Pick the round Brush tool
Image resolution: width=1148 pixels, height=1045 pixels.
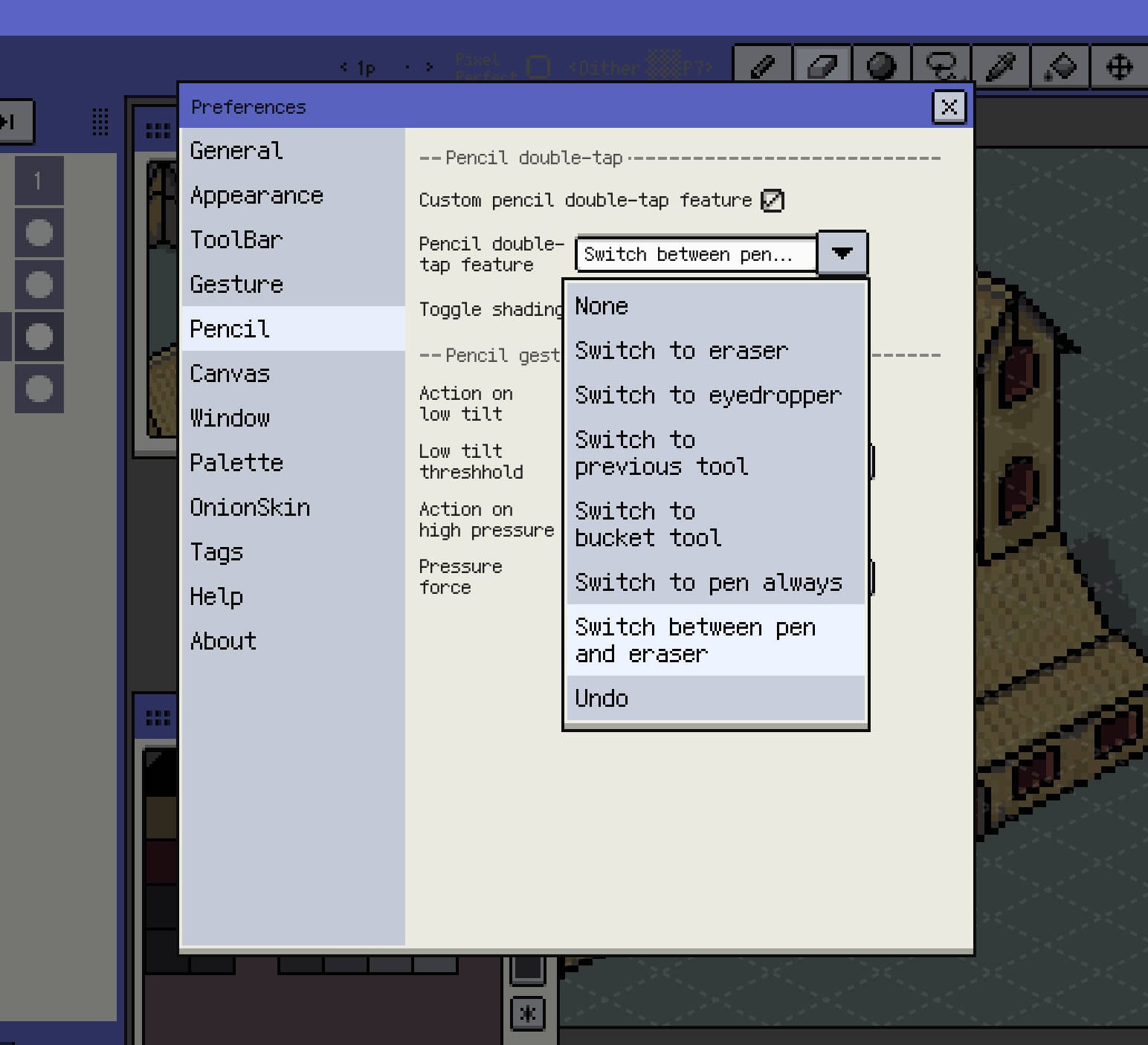[881, 67]
